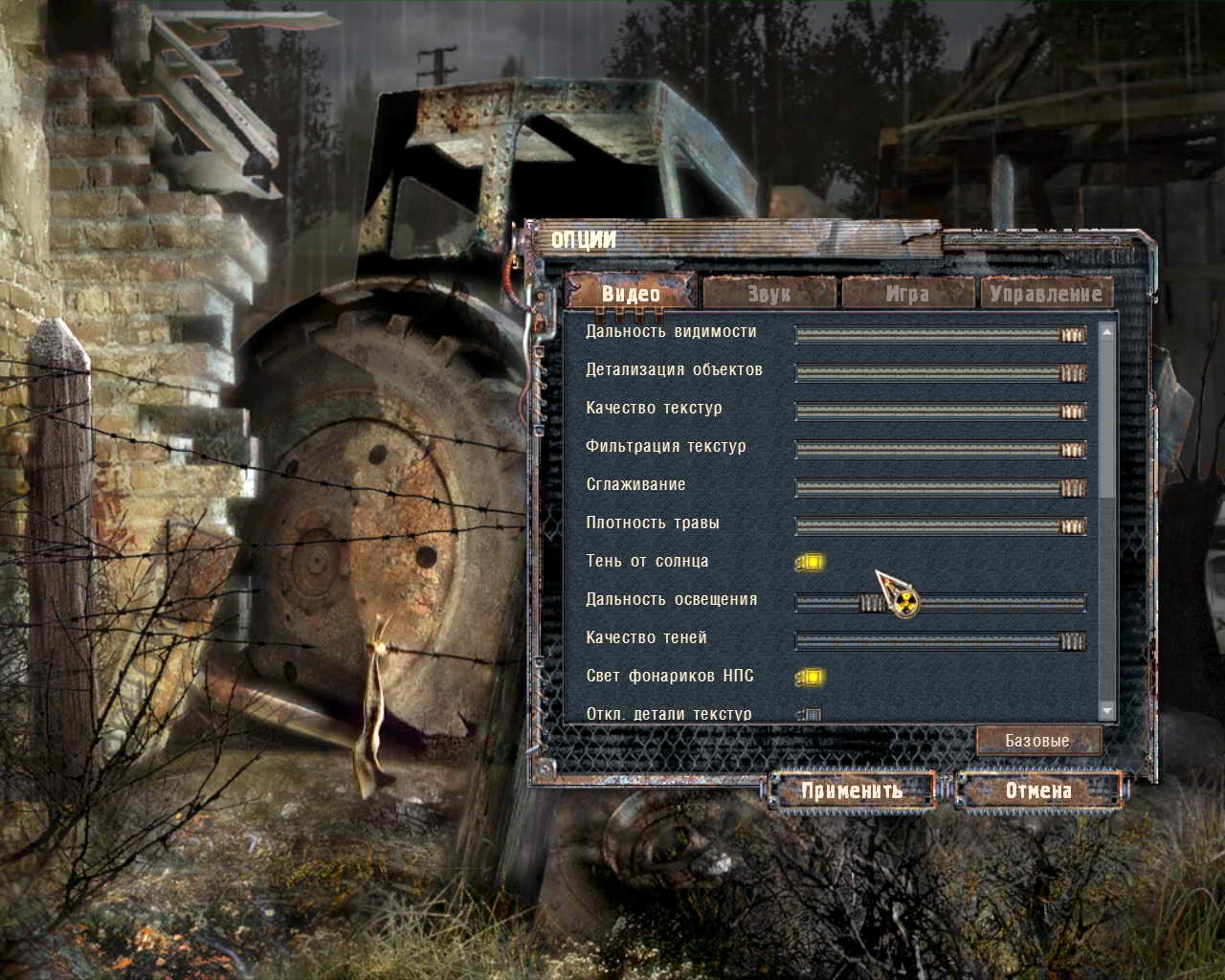Toggle Свет фонариков НПС option
1225x980 pixels.
coord(811,678)
